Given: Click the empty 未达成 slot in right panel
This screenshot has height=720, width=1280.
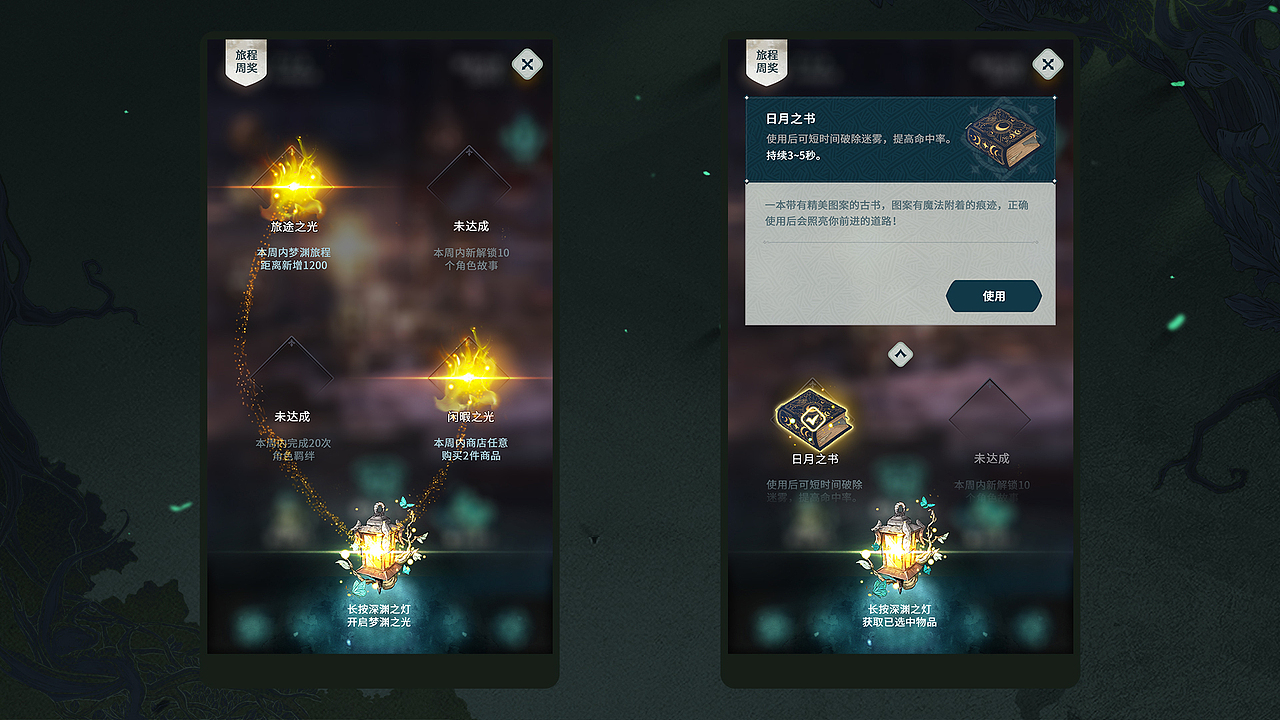Looking at the screenshot, I should point(988,410).
